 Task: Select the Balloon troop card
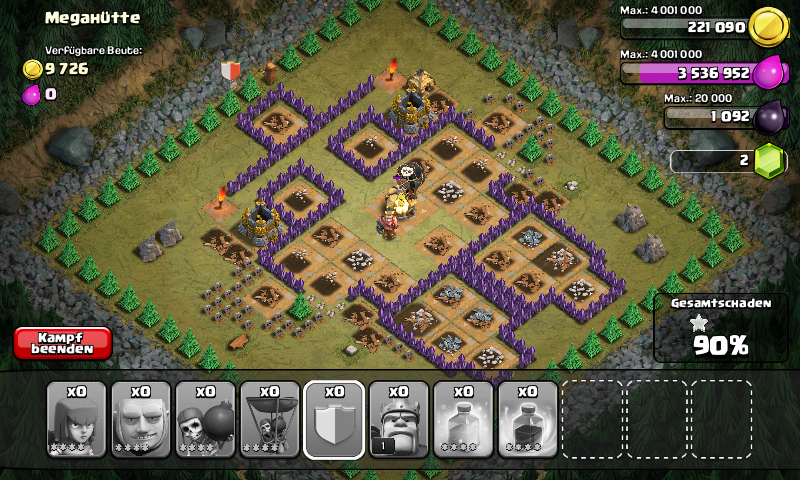pyautogui.click(x=270, y=419)
